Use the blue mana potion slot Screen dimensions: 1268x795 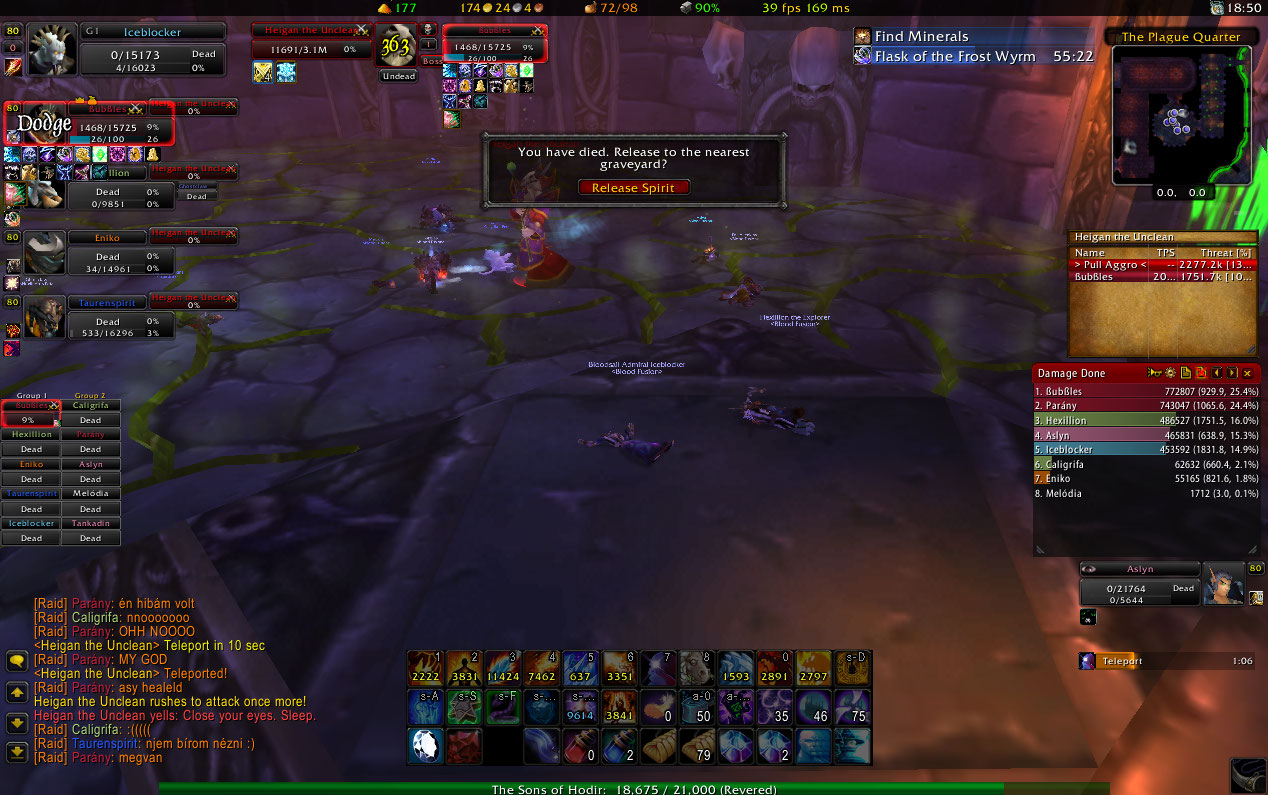click(618, 745)
